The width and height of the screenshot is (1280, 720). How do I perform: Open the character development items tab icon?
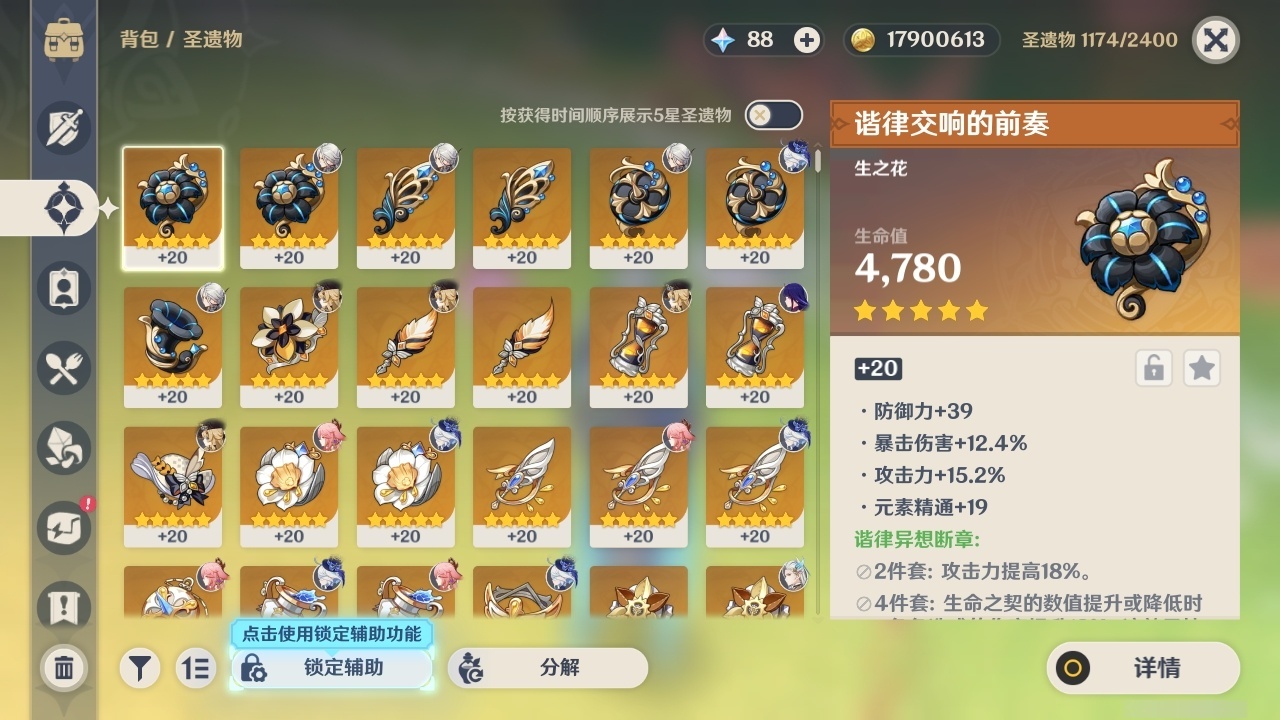click(x=62, y=288)
